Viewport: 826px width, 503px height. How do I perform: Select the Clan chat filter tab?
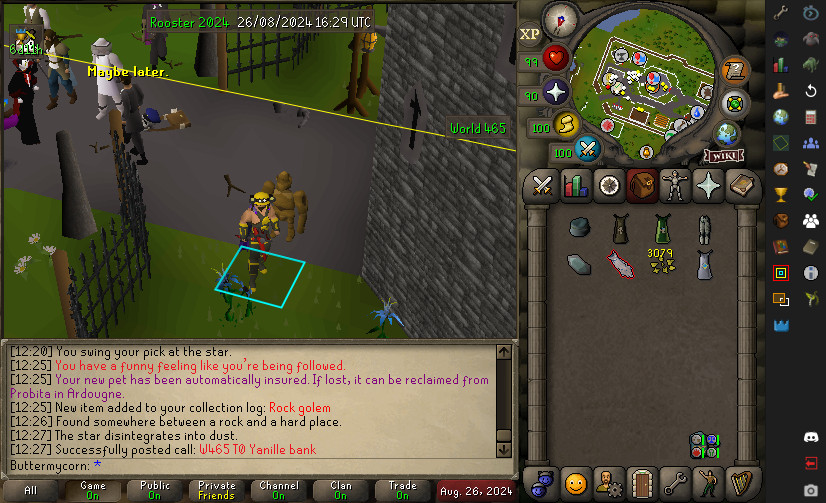(341, 490)
